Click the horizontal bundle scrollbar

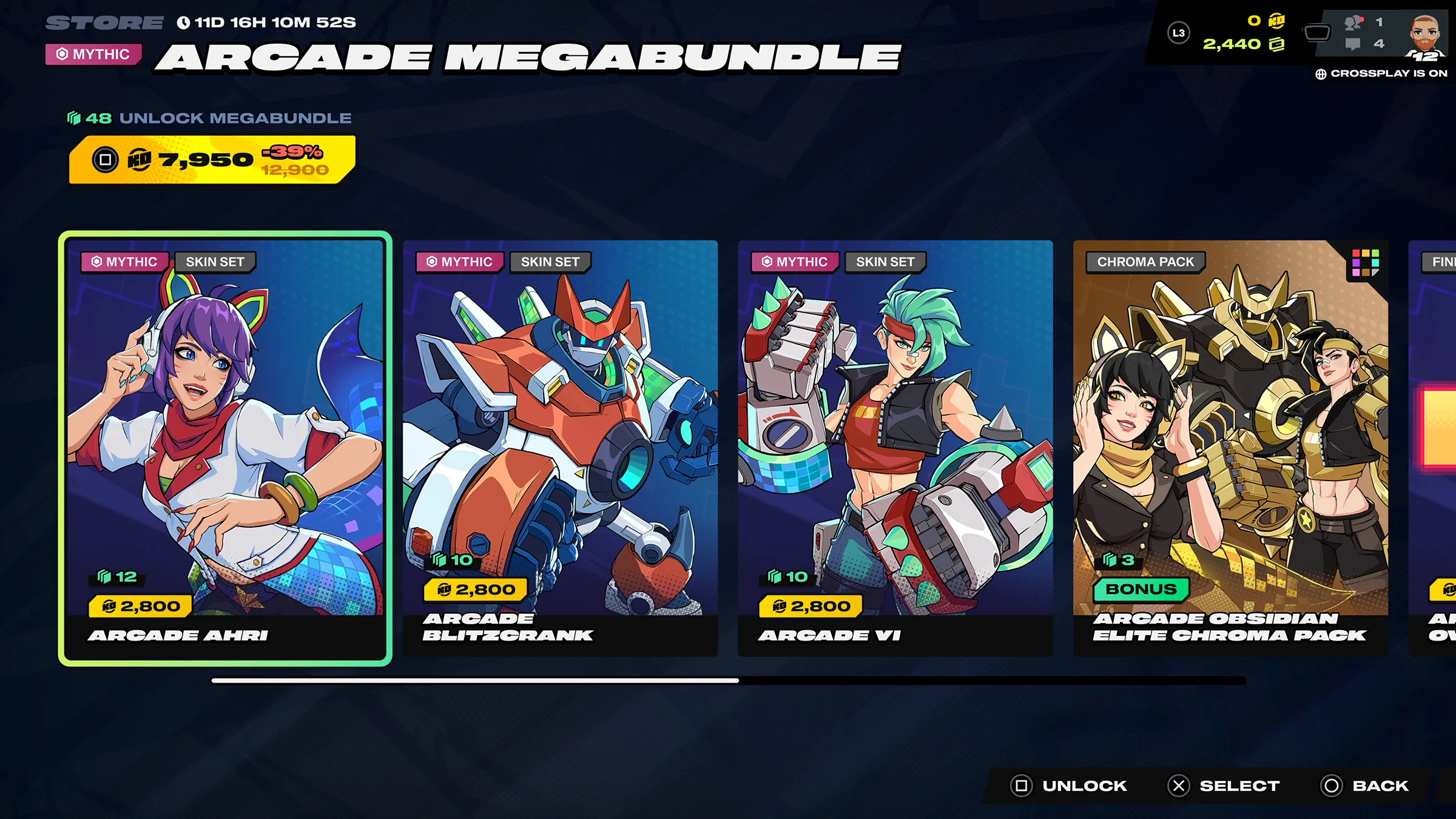coord(728,681)
